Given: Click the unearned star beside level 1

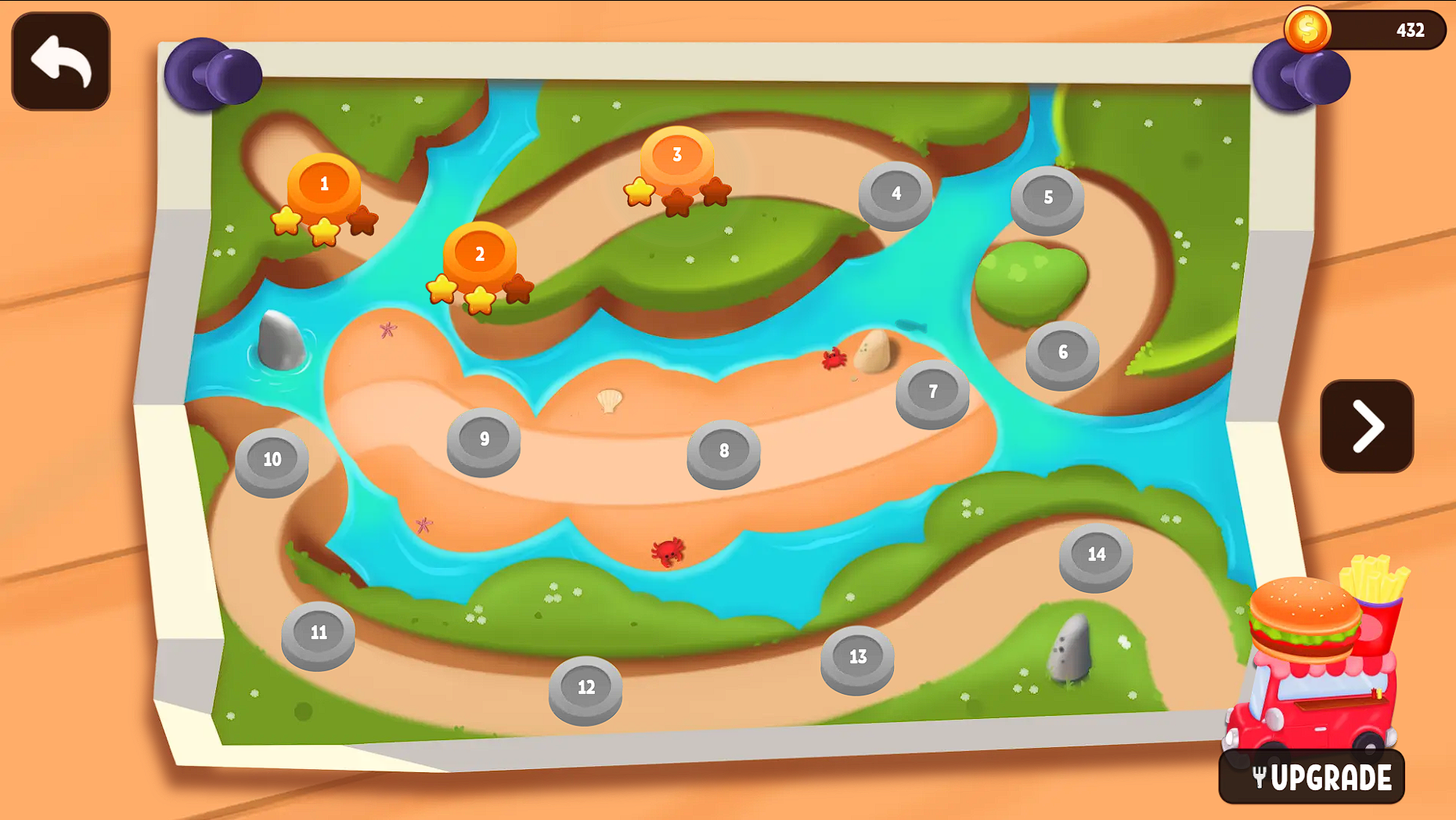Looking at the screenshot, I should pos(361,220).
